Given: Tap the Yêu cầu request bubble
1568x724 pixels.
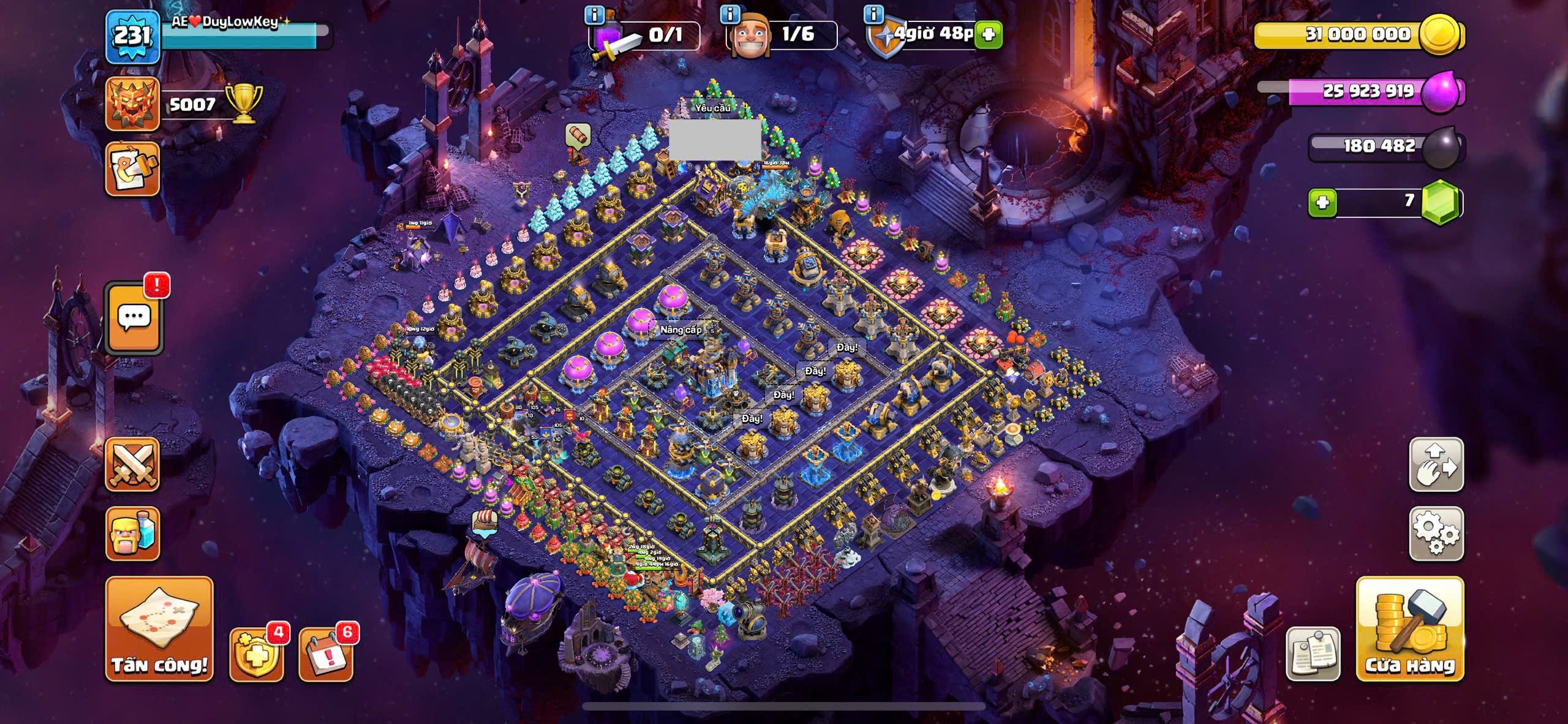Looking at the screenshot, I should pyautogui.click(x=712, y=108).
